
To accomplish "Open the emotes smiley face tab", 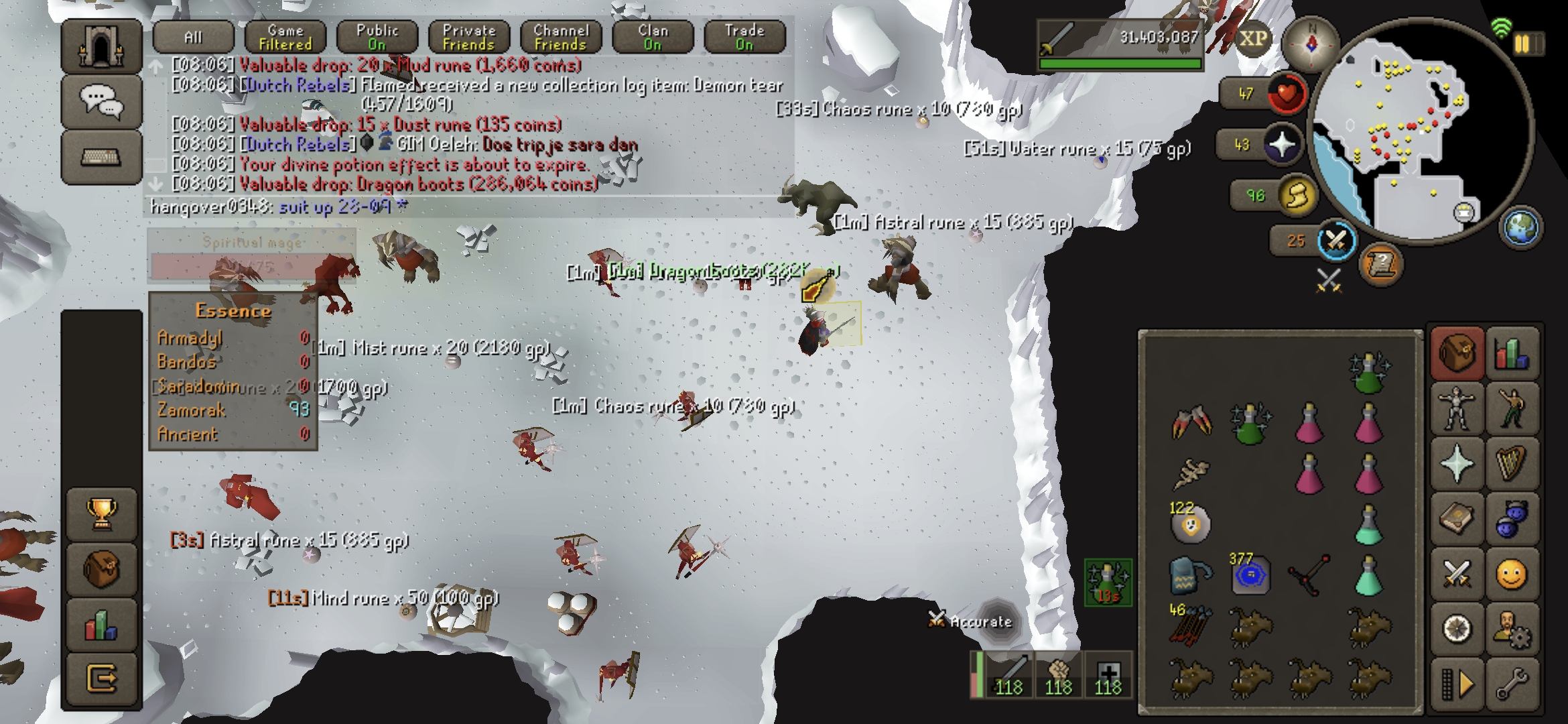I will [x=1512, y=575].
